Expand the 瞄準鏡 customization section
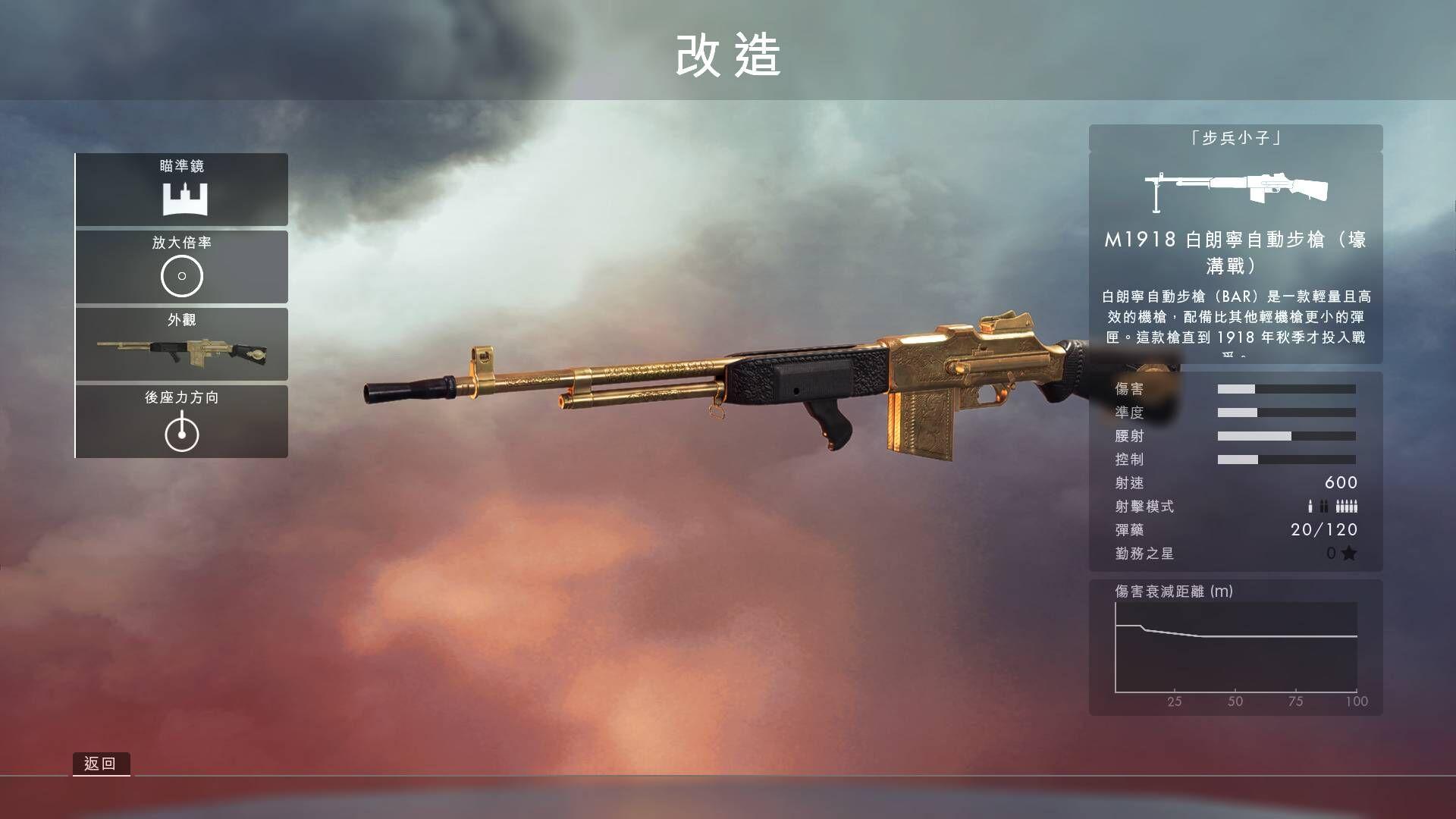 182,190
